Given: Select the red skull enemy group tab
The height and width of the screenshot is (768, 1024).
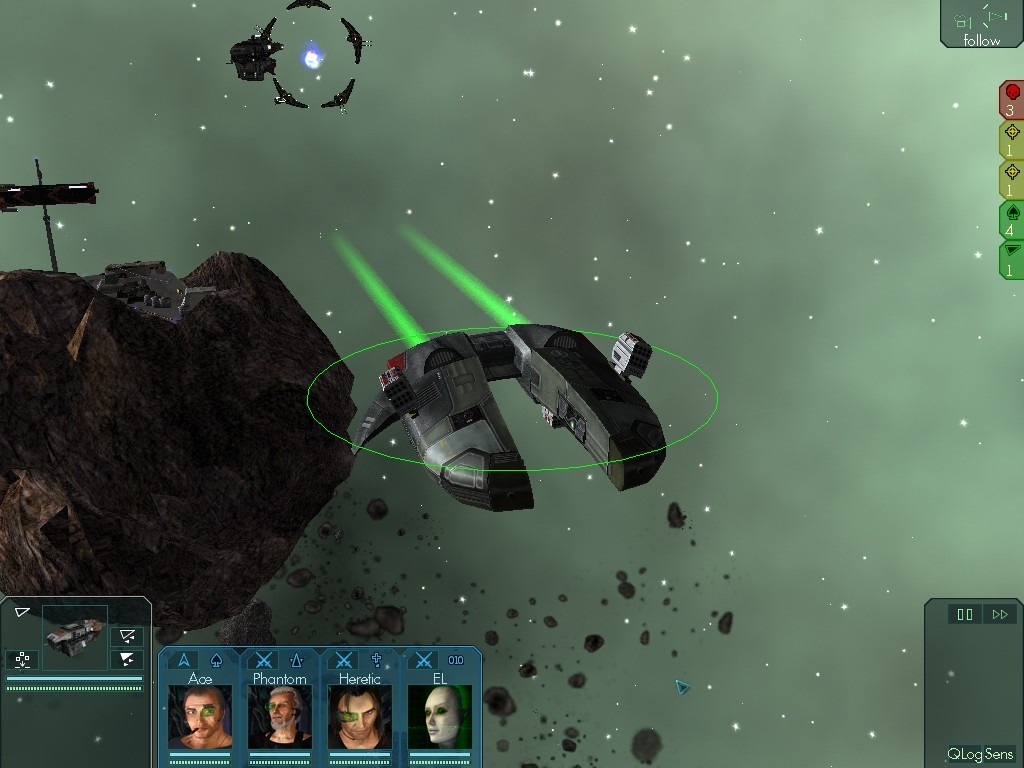Looking at the screenshot, I should click(1011, 100).
